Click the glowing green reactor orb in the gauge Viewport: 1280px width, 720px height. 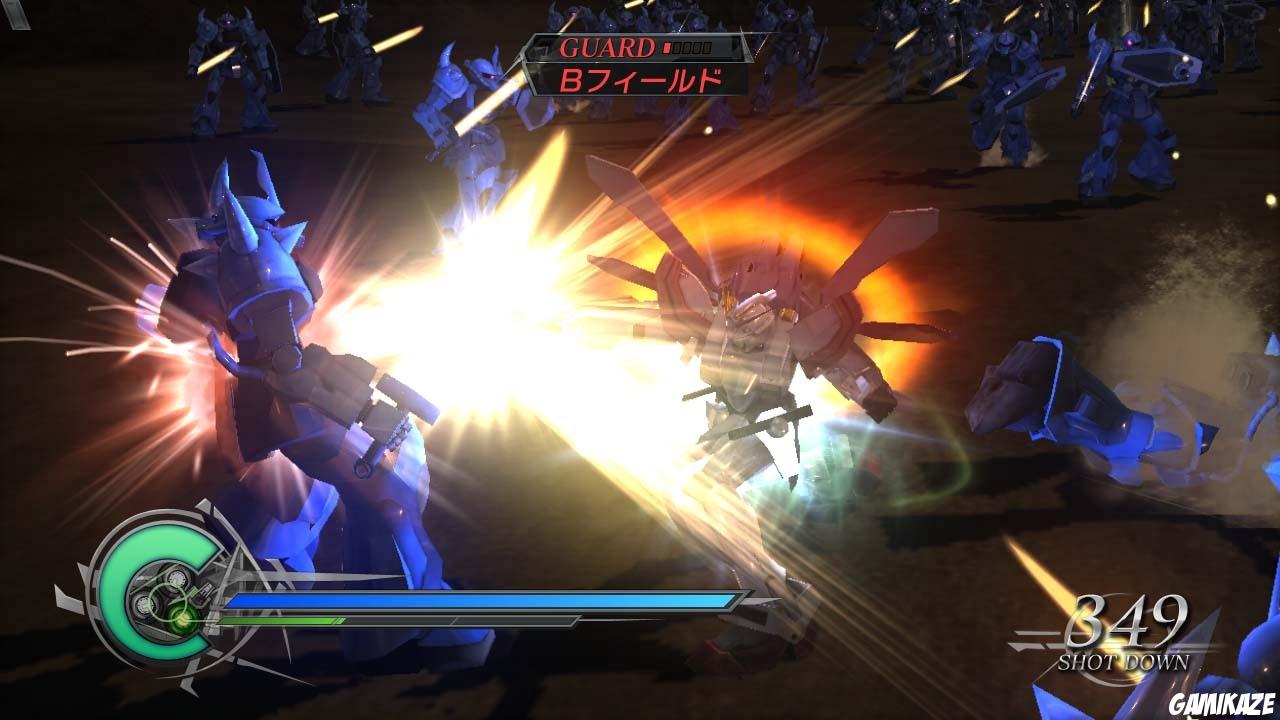click(182, 622)
